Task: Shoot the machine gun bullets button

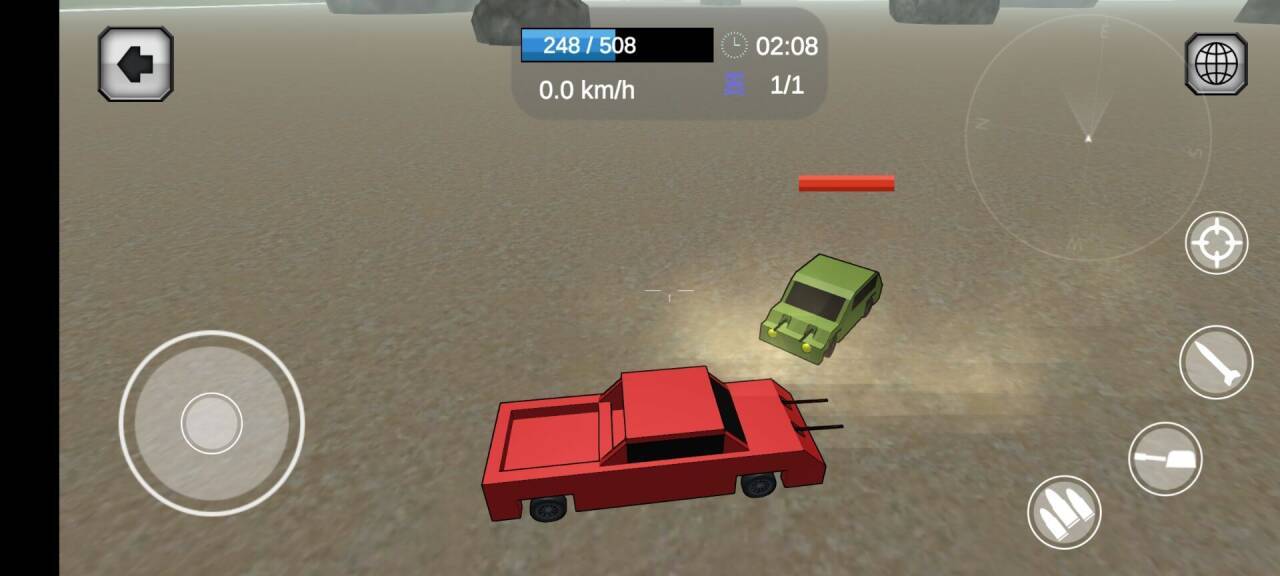Action: pos(1064,512)
